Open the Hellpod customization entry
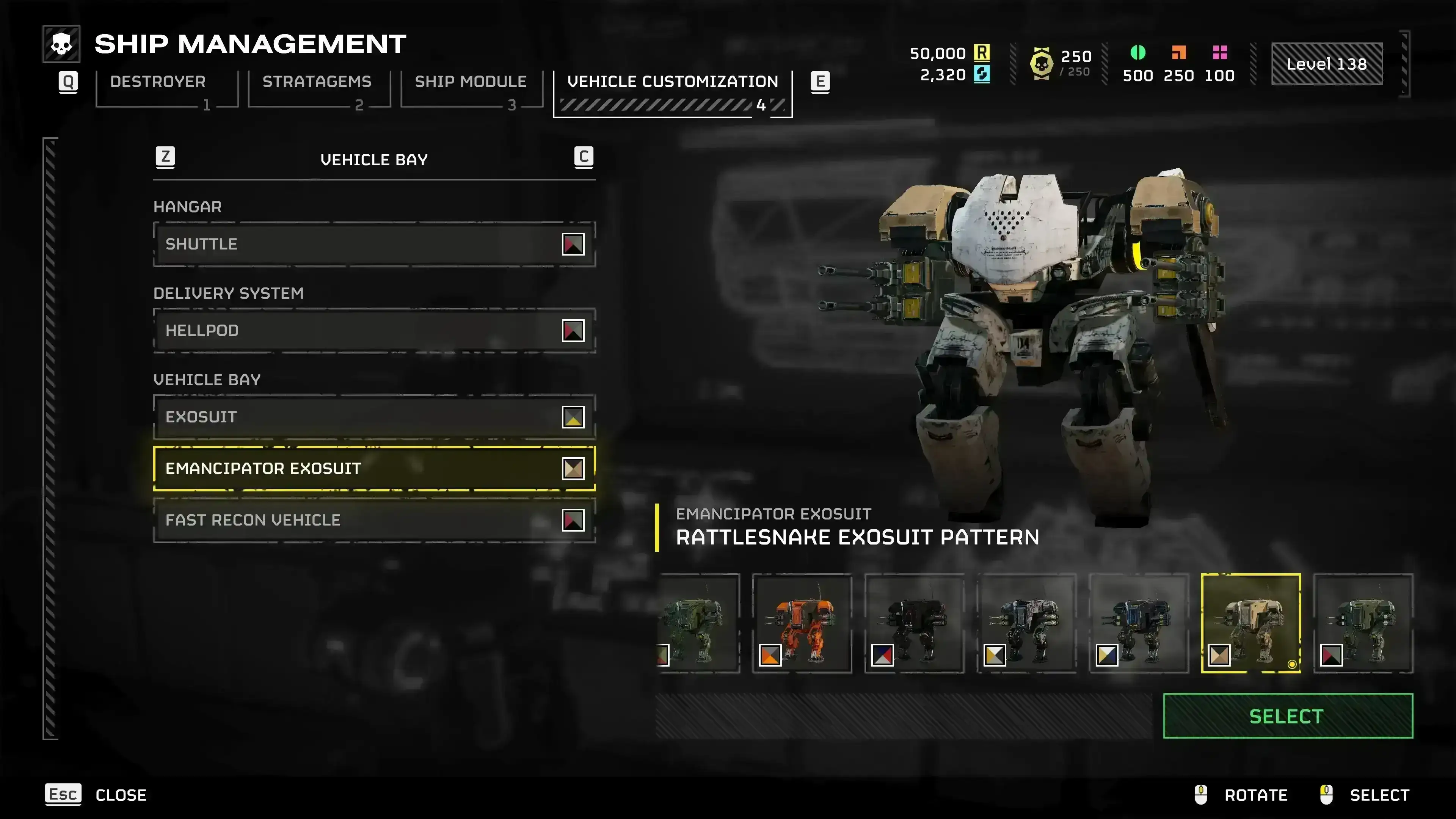The image size is (1456, 819). tap(373, 331)
